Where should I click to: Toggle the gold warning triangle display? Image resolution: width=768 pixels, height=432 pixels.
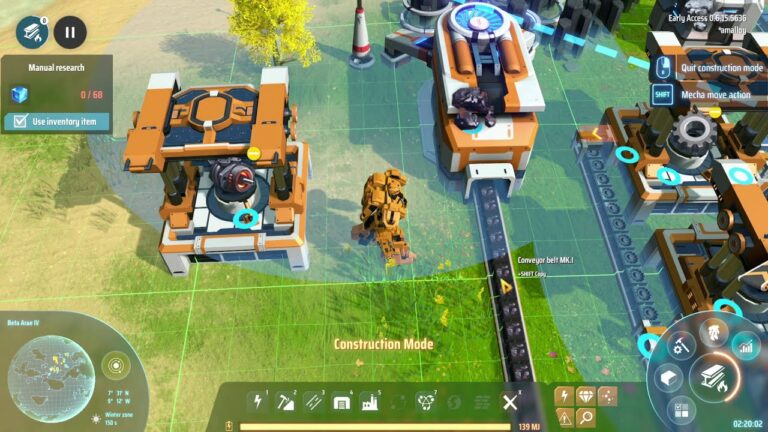[x=564, y=418]
